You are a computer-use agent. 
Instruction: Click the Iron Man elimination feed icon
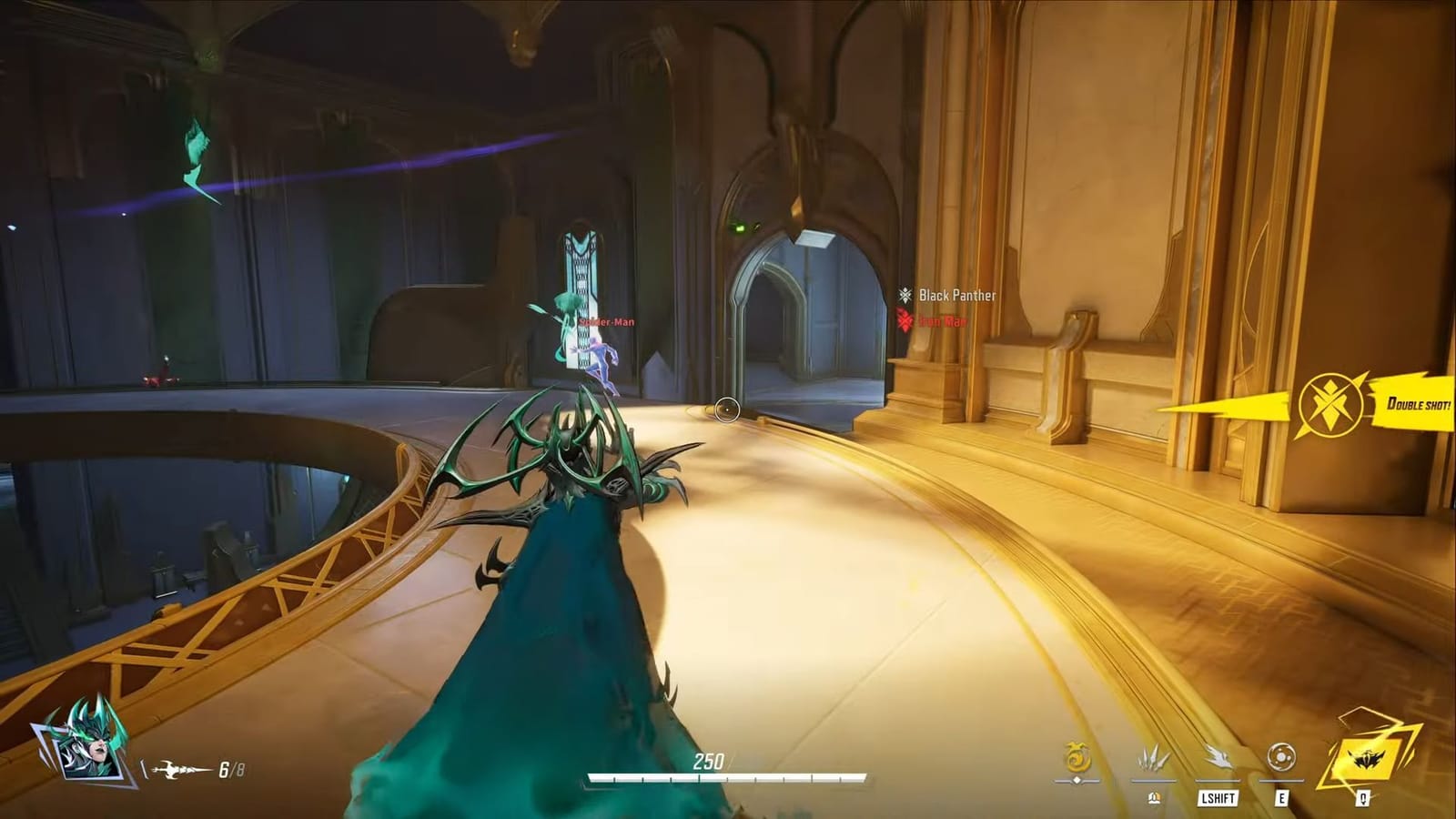point(904,320)
